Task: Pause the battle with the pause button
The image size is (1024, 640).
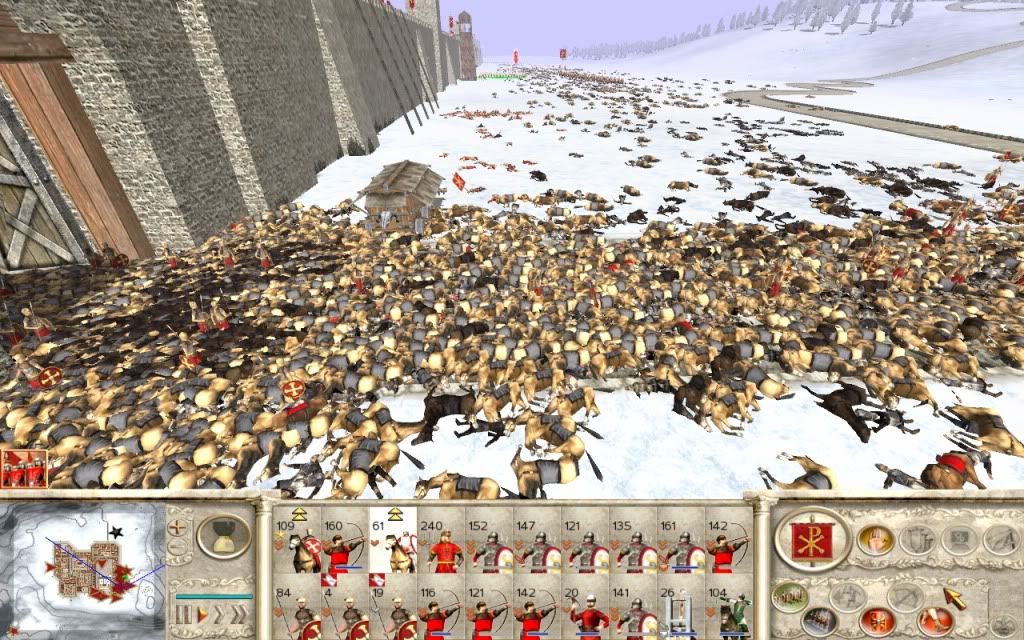Action: click(183, 612)
